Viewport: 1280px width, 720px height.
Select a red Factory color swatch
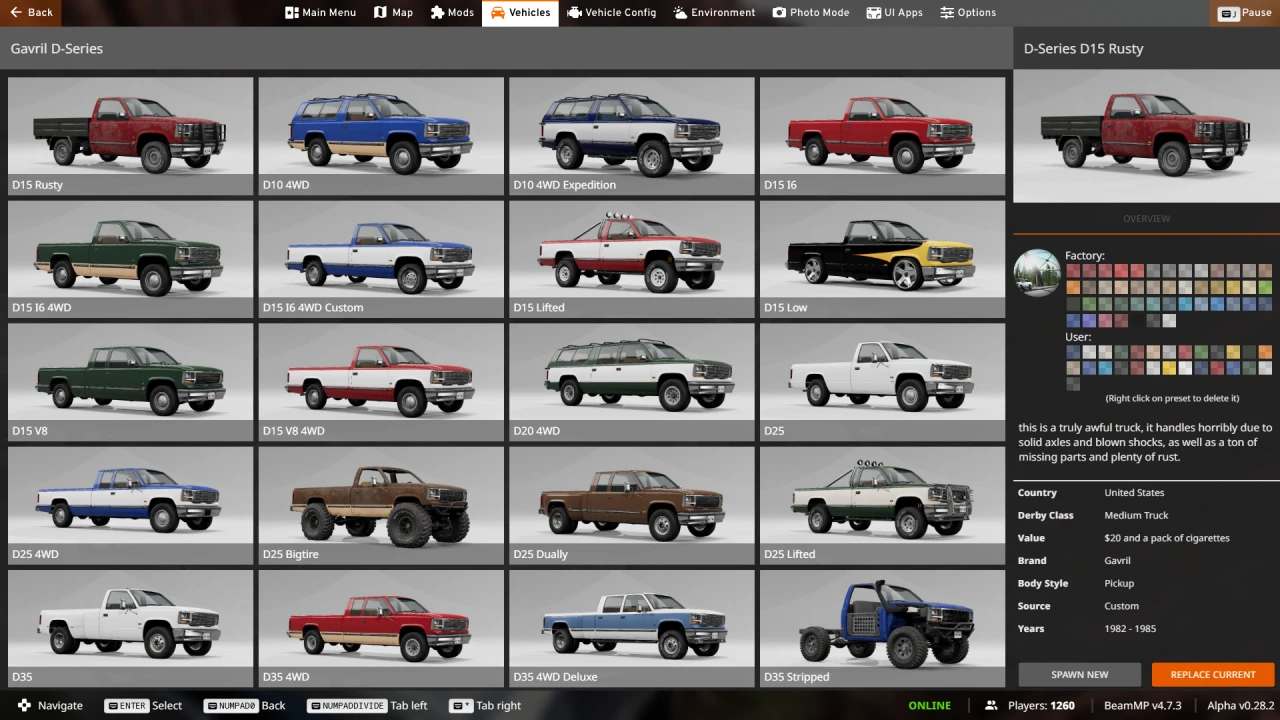tap(1073, 271)
